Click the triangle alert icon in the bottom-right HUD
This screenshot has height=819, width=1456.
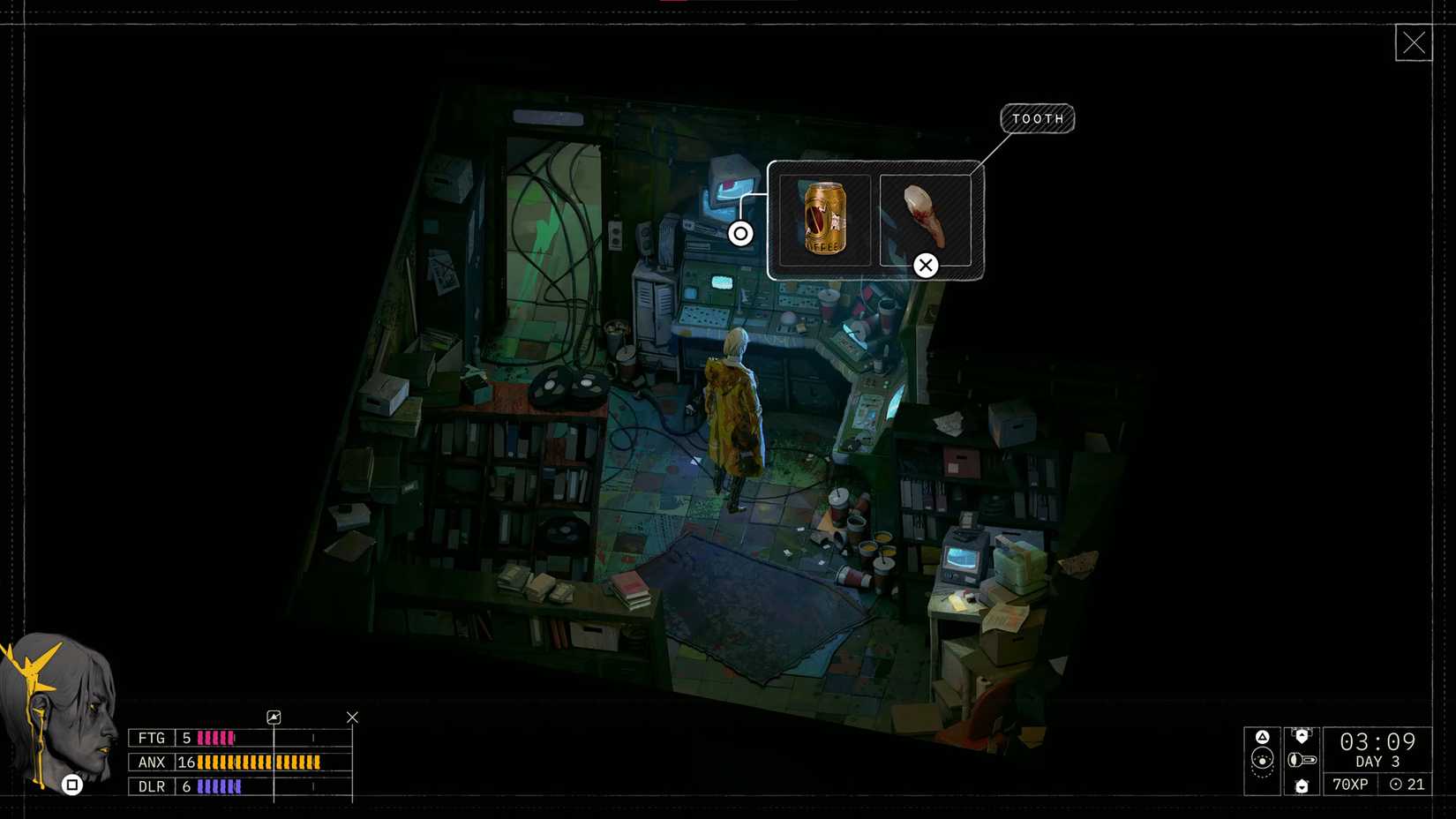tap(1263, 737)
